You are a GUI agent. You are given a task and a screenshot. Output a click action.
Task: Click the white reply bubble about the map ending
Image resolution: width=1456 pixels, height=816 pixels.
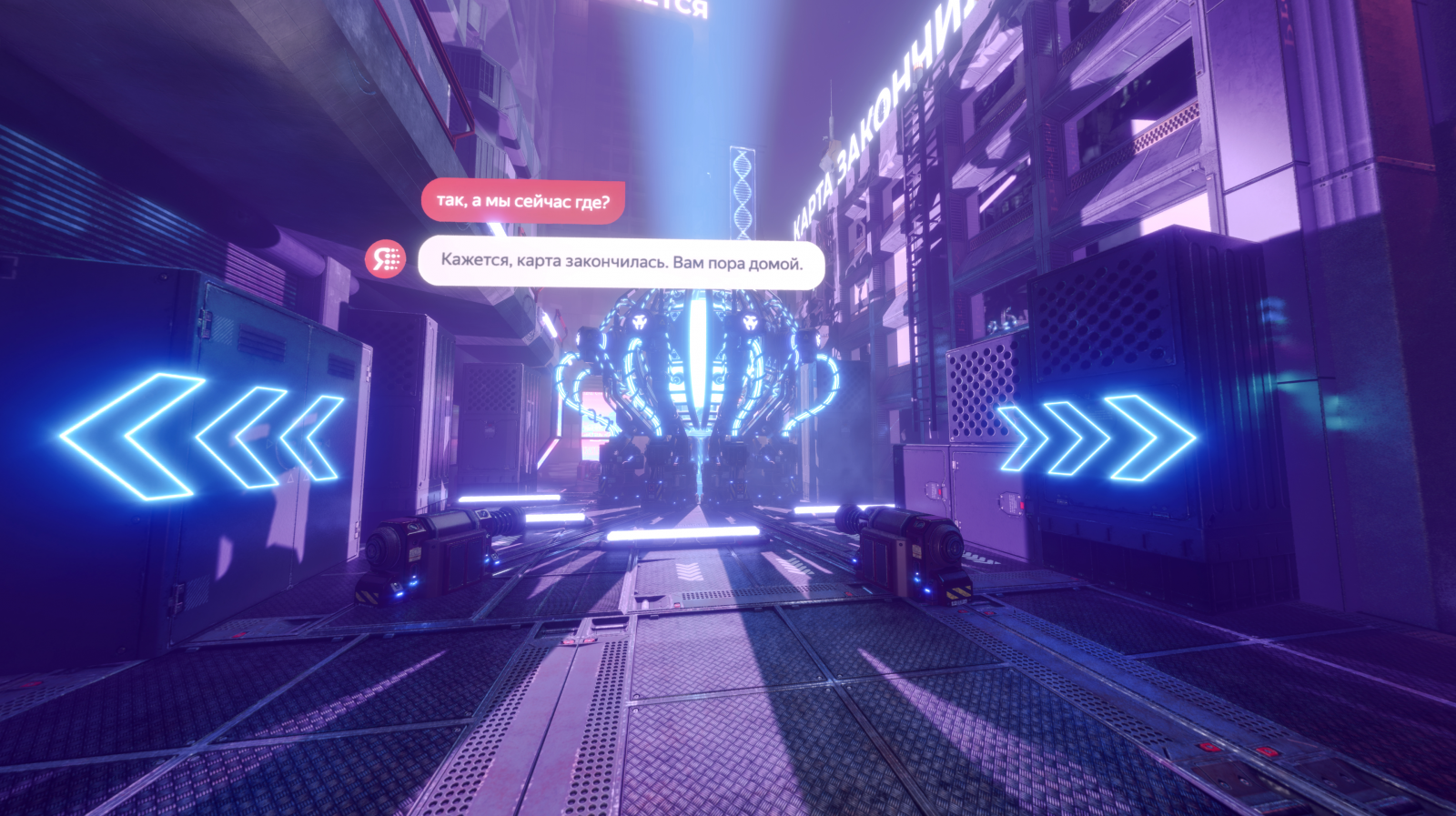click(622, 263)
